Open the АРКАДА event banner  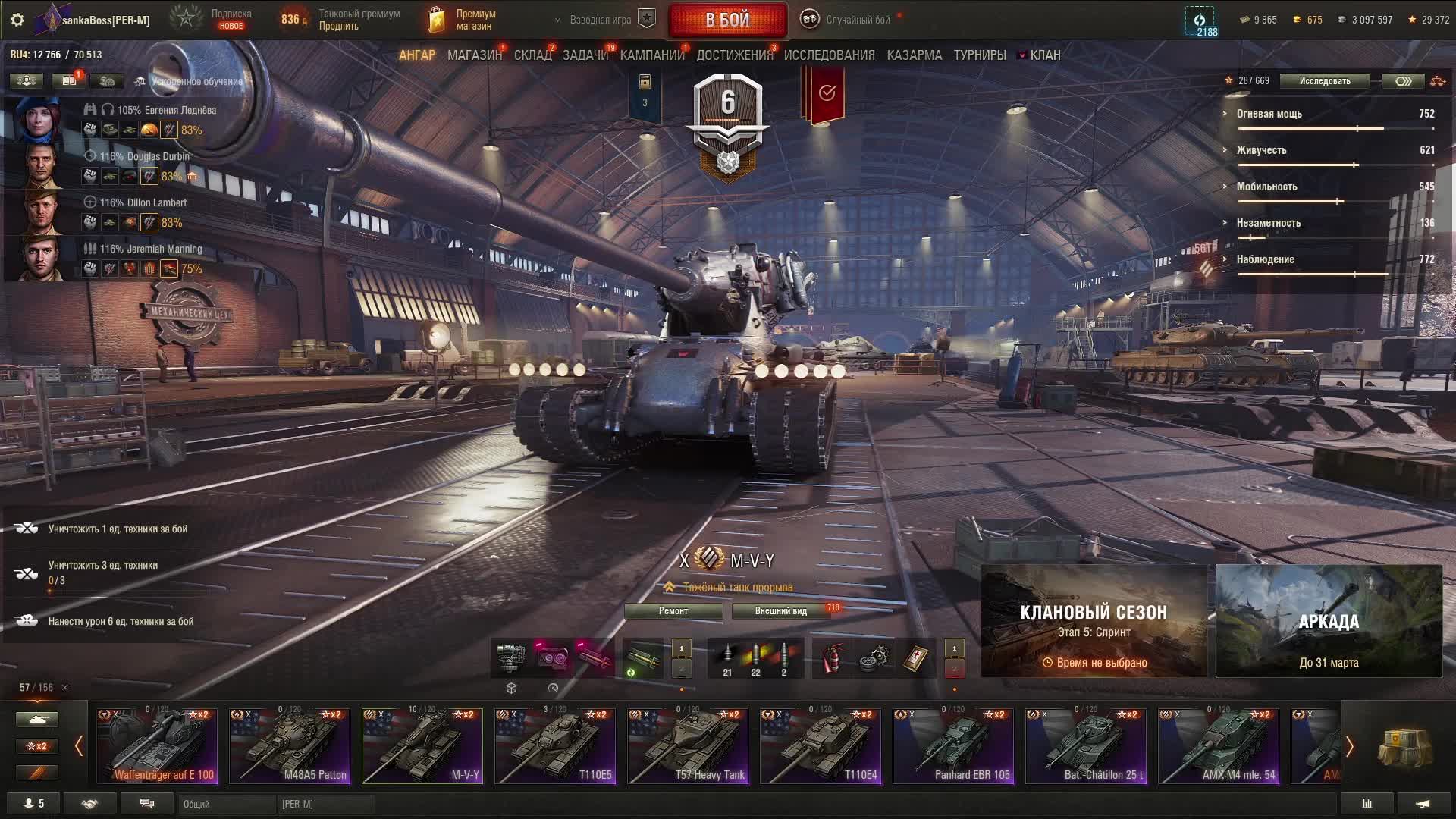(1329, 621)
